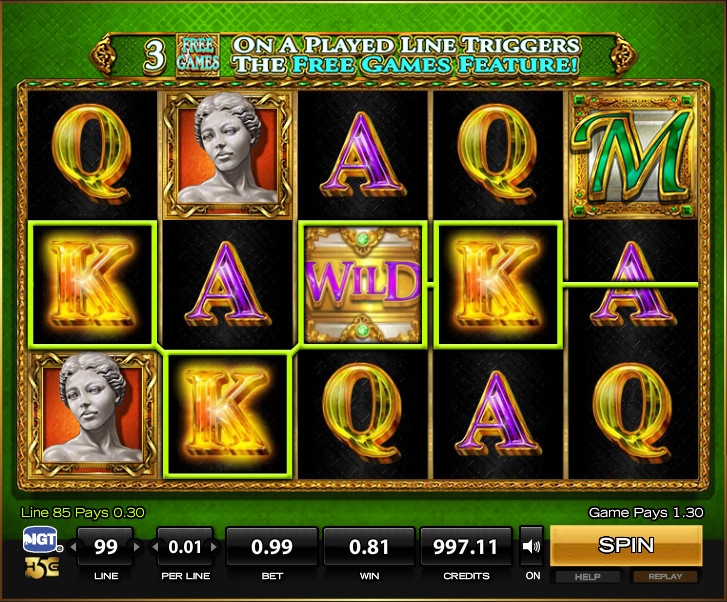Open the HELP screen
Image resolution: width=727 pixels, height=602 pixels.
point(586,577)
